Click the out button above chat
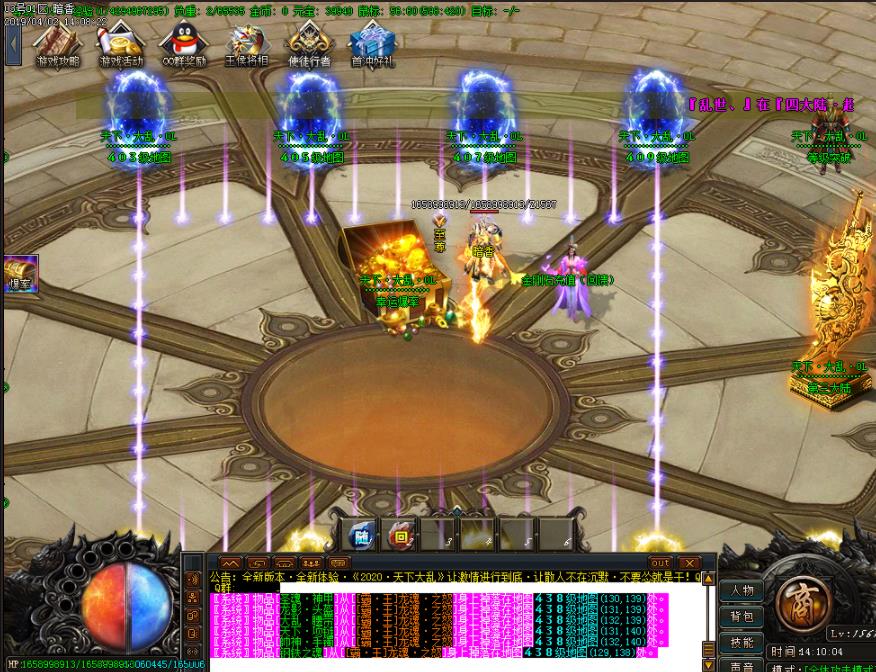 point(660,563)
